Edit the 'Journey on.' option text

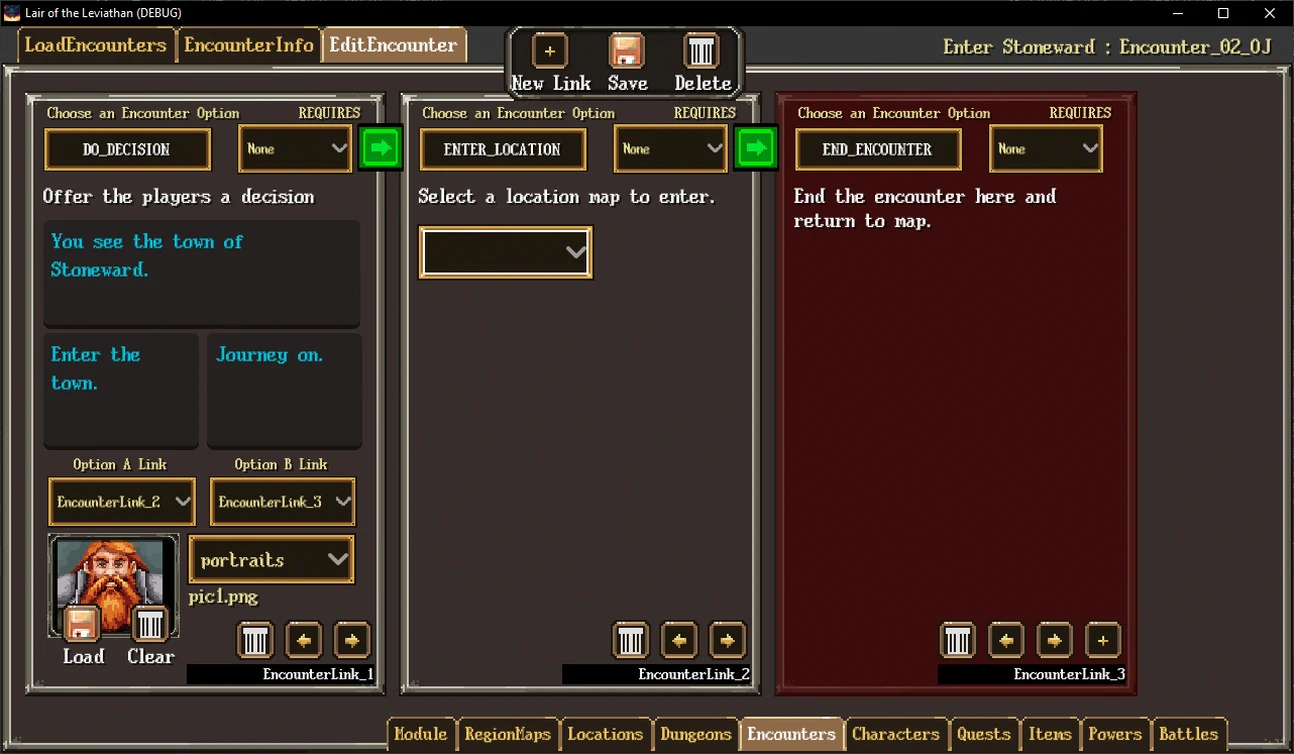tap(284, 390)
